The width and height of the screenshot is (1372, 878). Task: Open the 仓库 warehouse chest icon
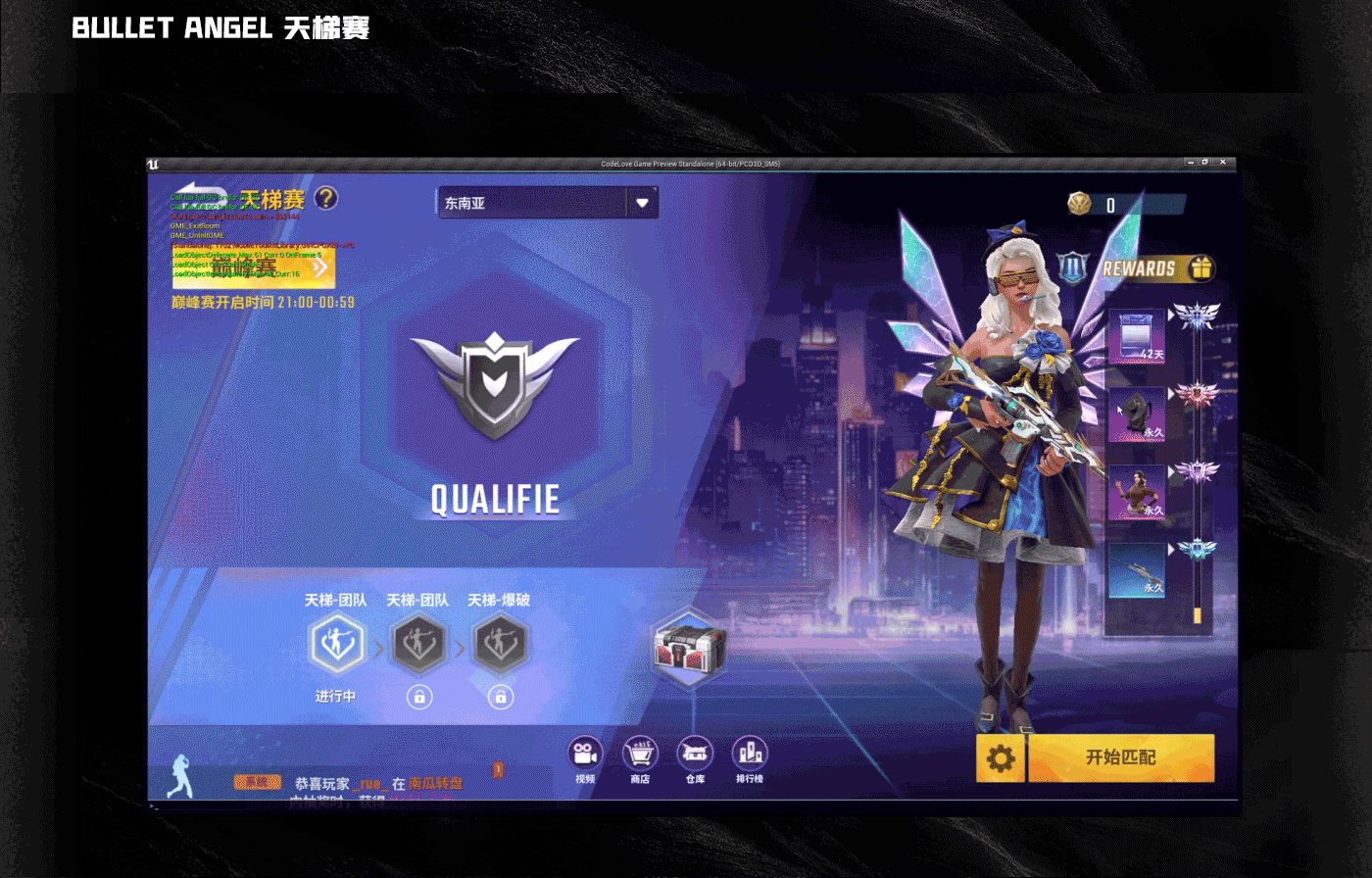(x=694, y=755)
